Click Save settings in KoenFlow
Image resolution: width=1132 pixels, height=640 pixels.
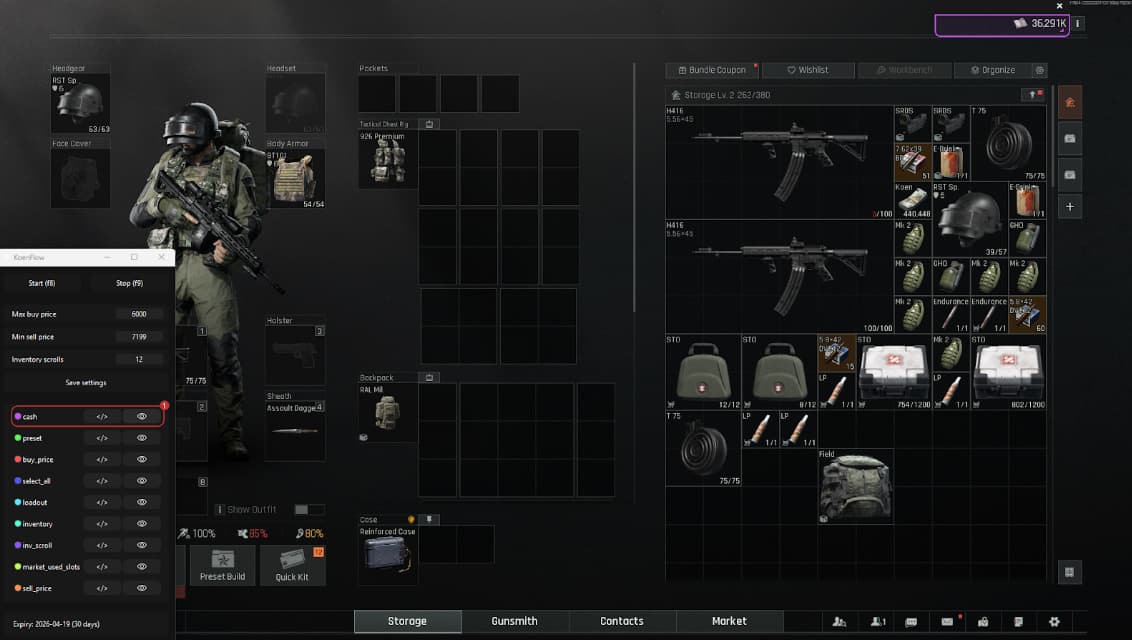(x=87, y=382)
